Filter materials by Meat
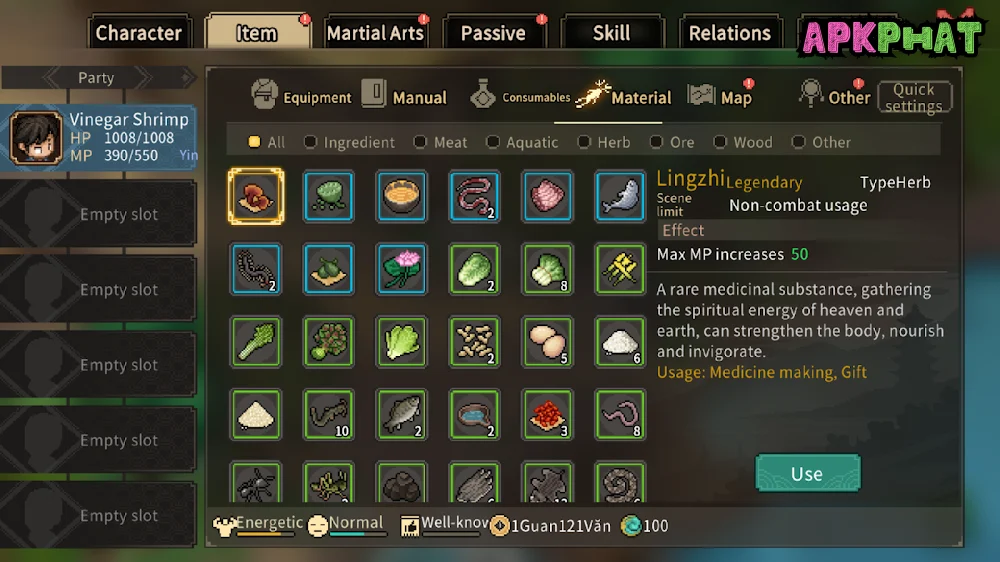1000x562 pixels. click(x=441, y=142)
